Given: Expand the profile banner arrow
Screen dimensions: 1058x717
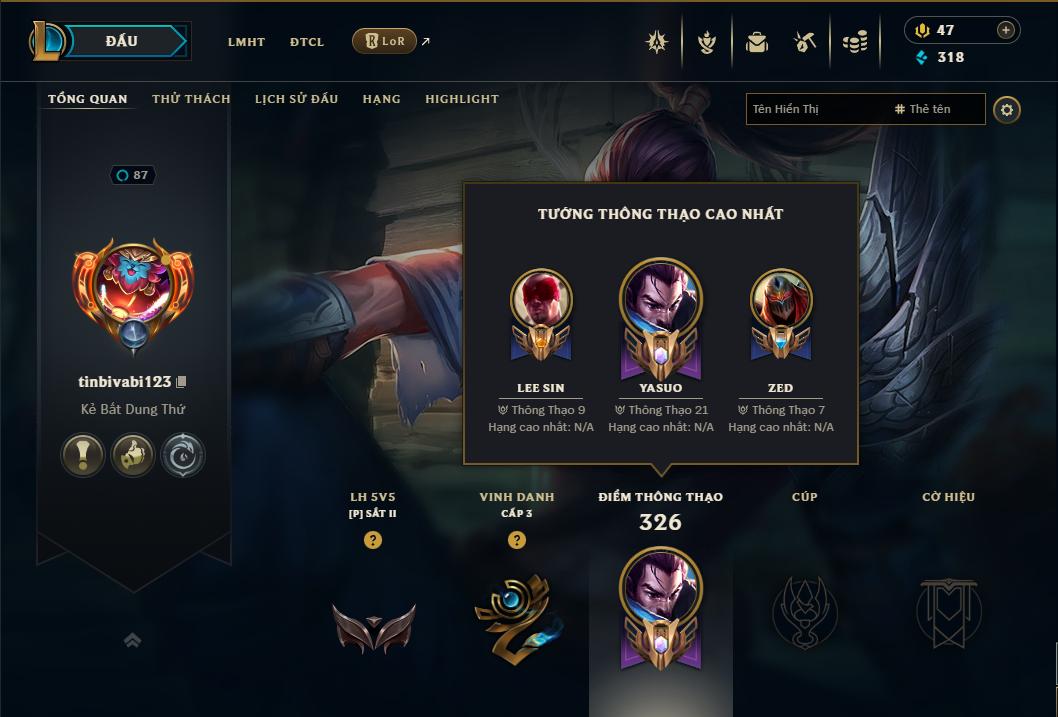Looking at the screenshot, I should [x=132, y=641].
